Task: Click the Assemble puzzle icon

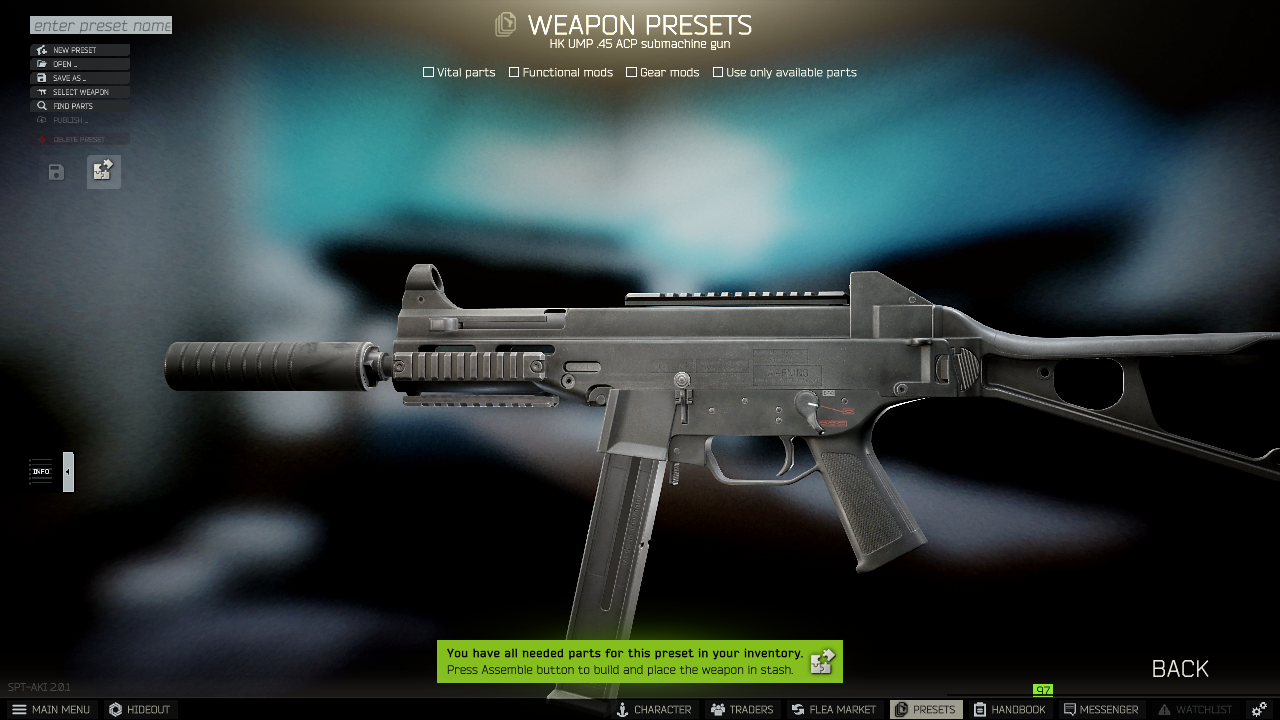Action: click(103, 171)
